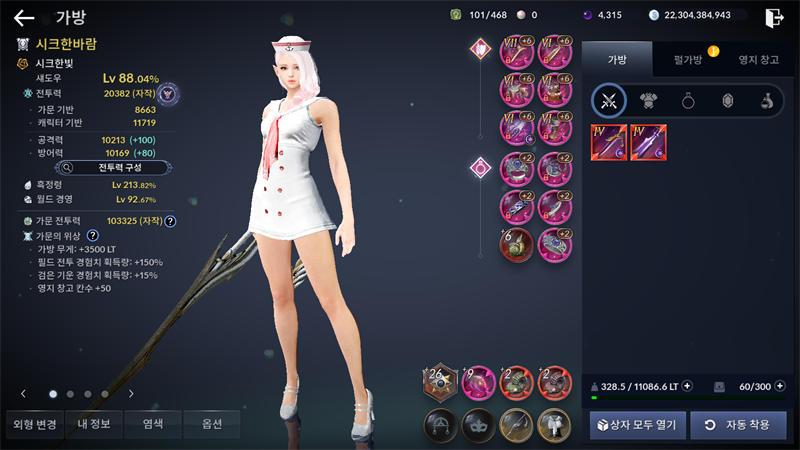This screenshot has height=450, width=800.
Task: Select the crossed swords weapon filter
Action: pos(608,100)
